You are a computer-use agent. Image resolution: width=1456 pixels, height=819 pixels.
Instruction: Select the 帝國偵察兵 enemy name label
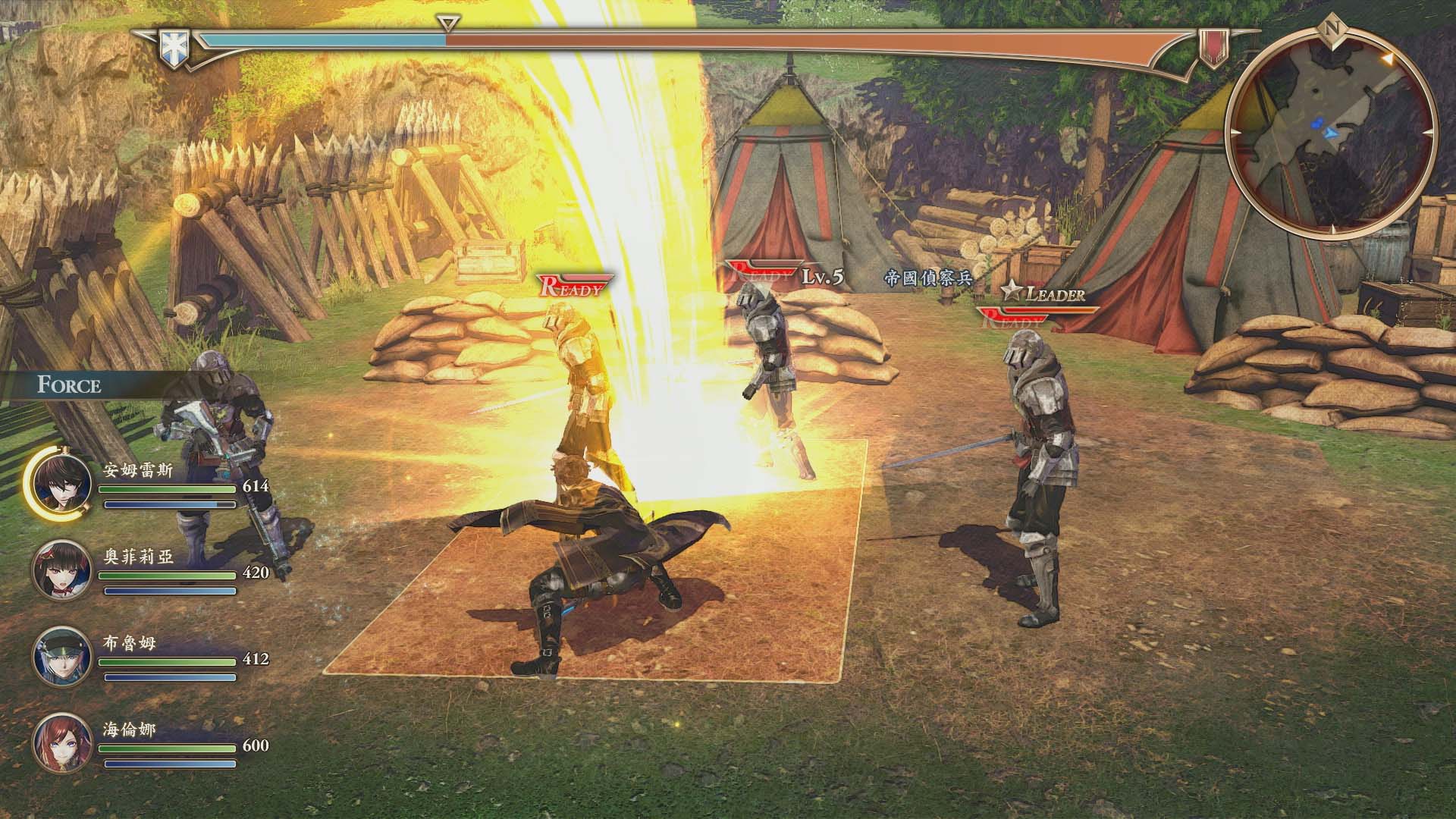click(x=930, y=278)
